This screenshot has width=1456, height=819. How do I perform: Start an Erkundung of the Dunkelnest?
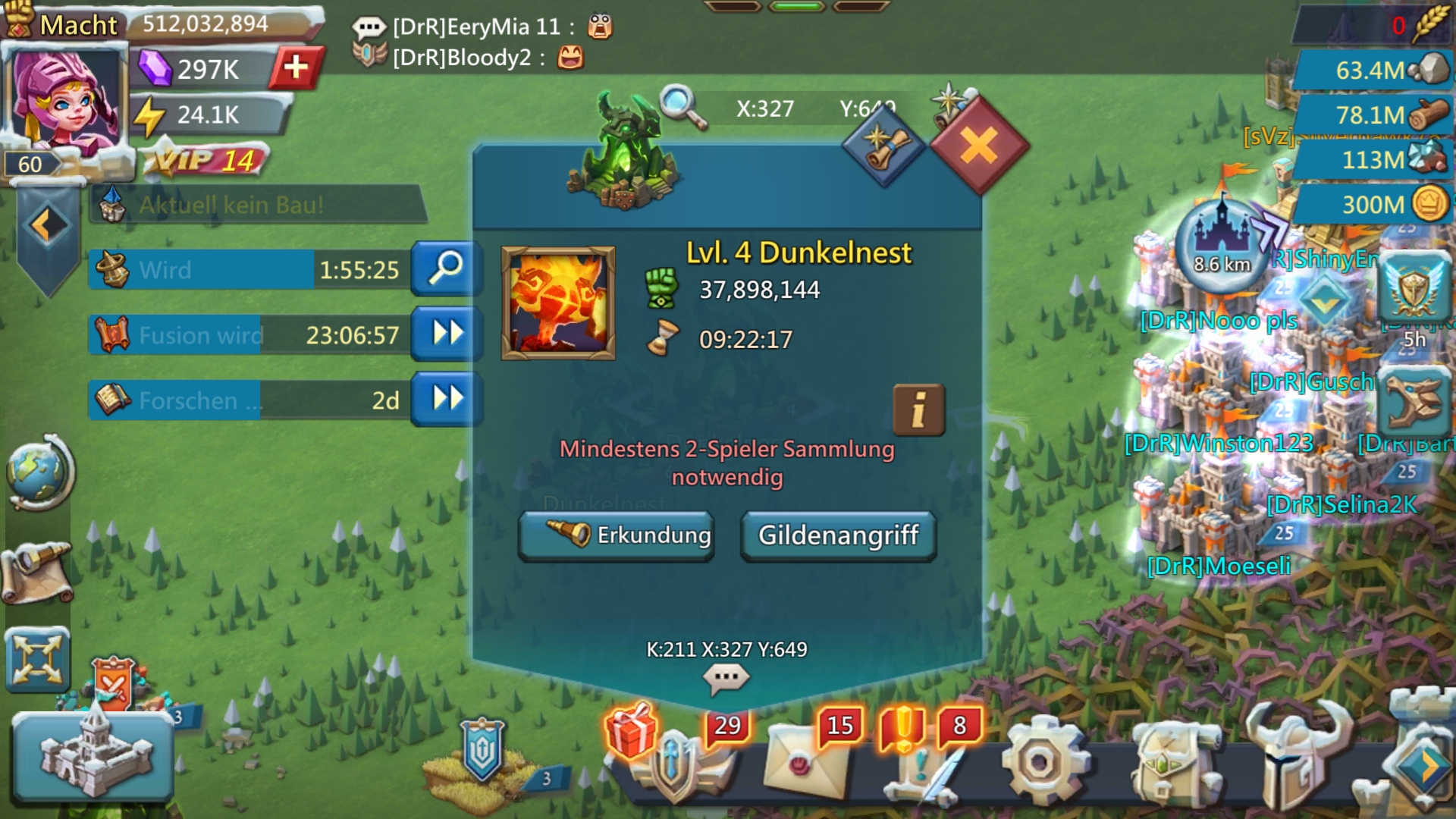point(616,535)
